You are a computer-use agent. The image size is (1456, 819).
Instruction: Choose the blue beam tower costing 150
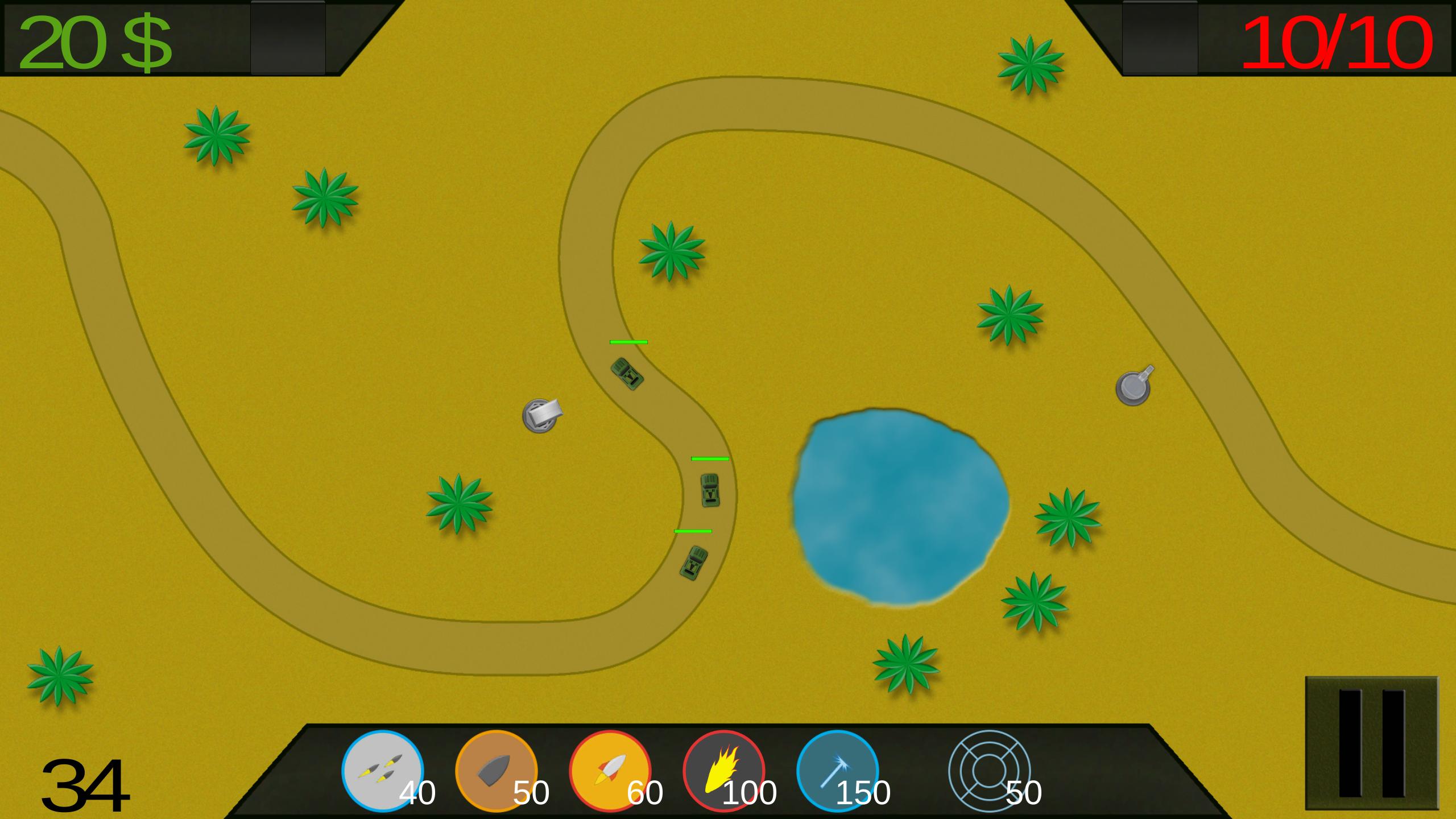(837, 771)
